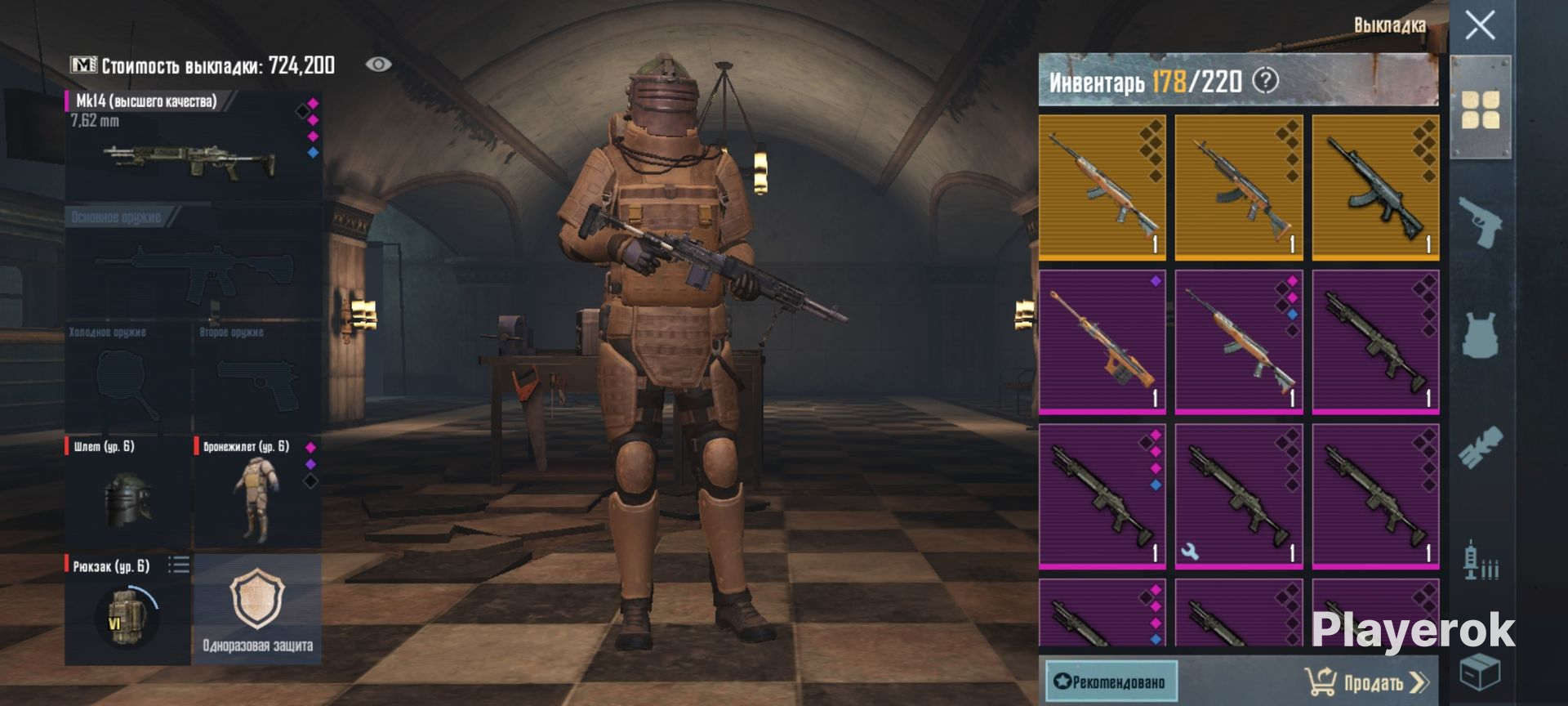
Task: Switch to the ammo and meds tab
Action: [x=1480, y=561]
